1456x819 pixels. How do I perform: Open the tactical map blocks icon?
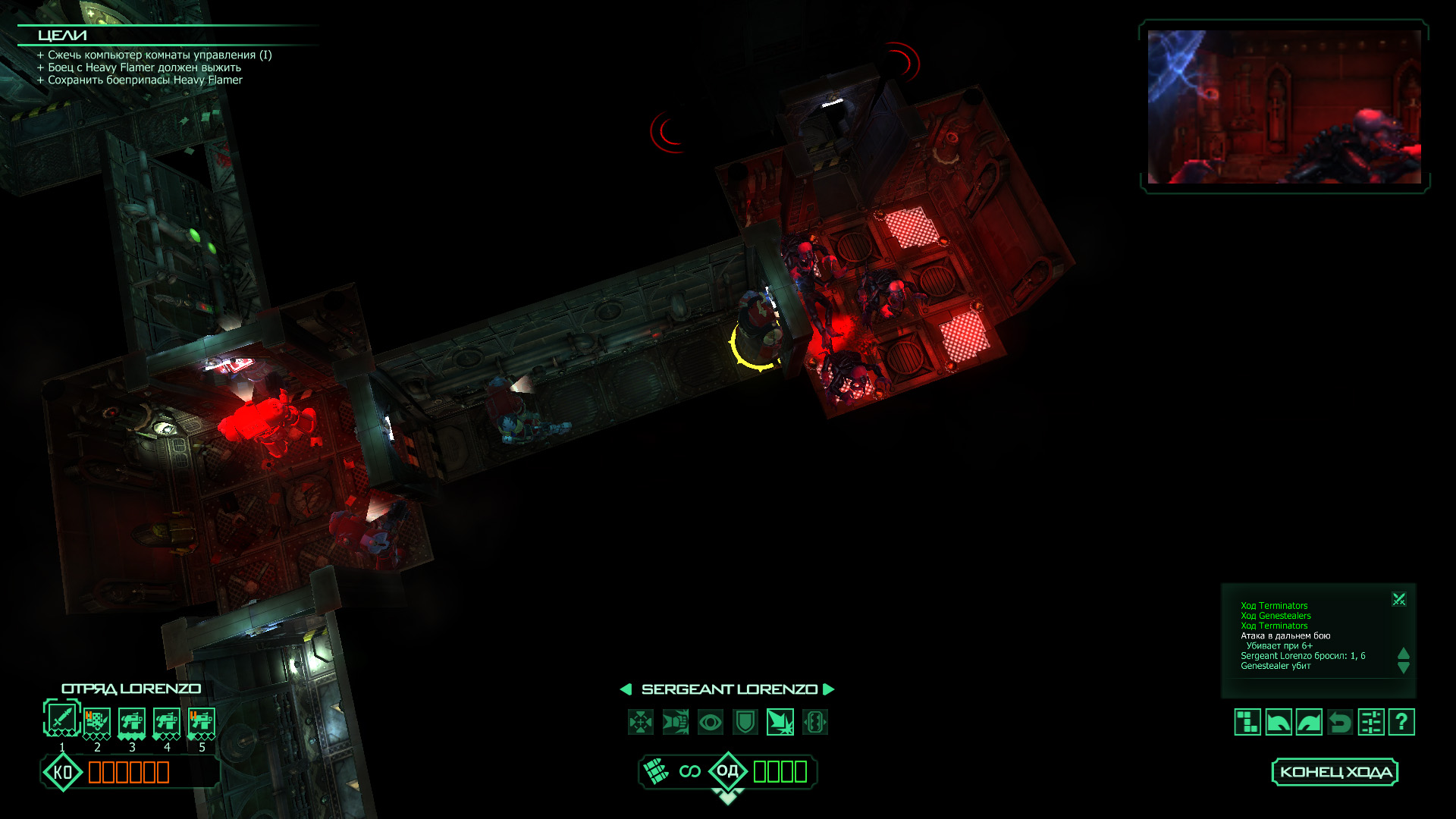1247,722
